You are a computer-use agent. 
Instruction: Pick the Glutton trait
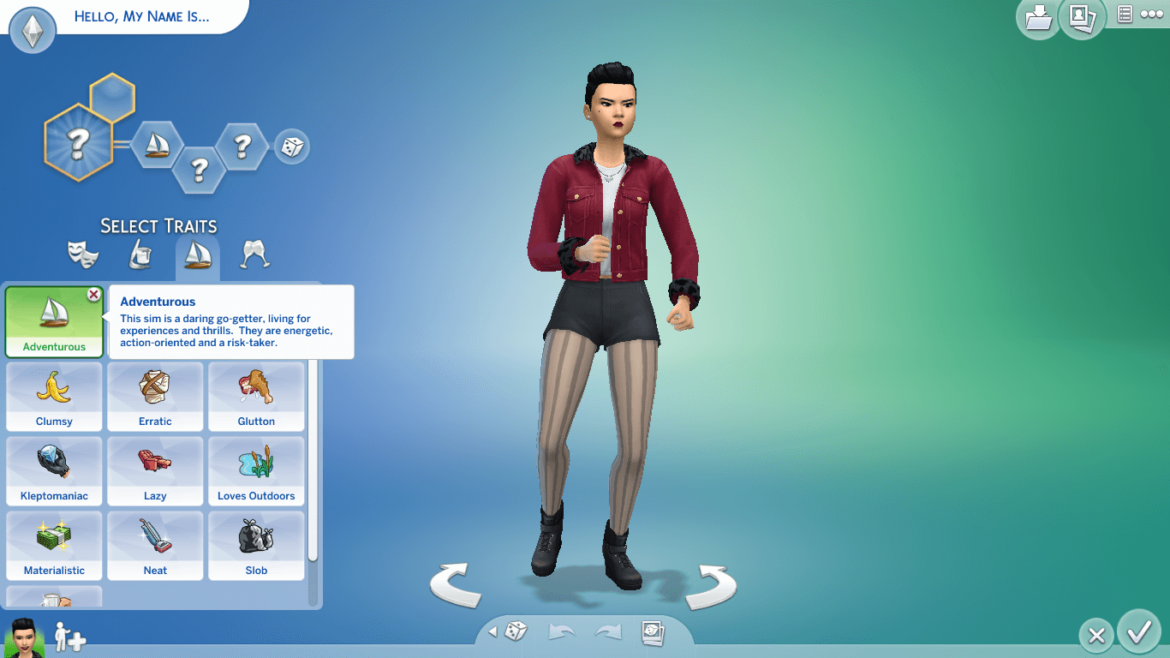tap(256, 396)
